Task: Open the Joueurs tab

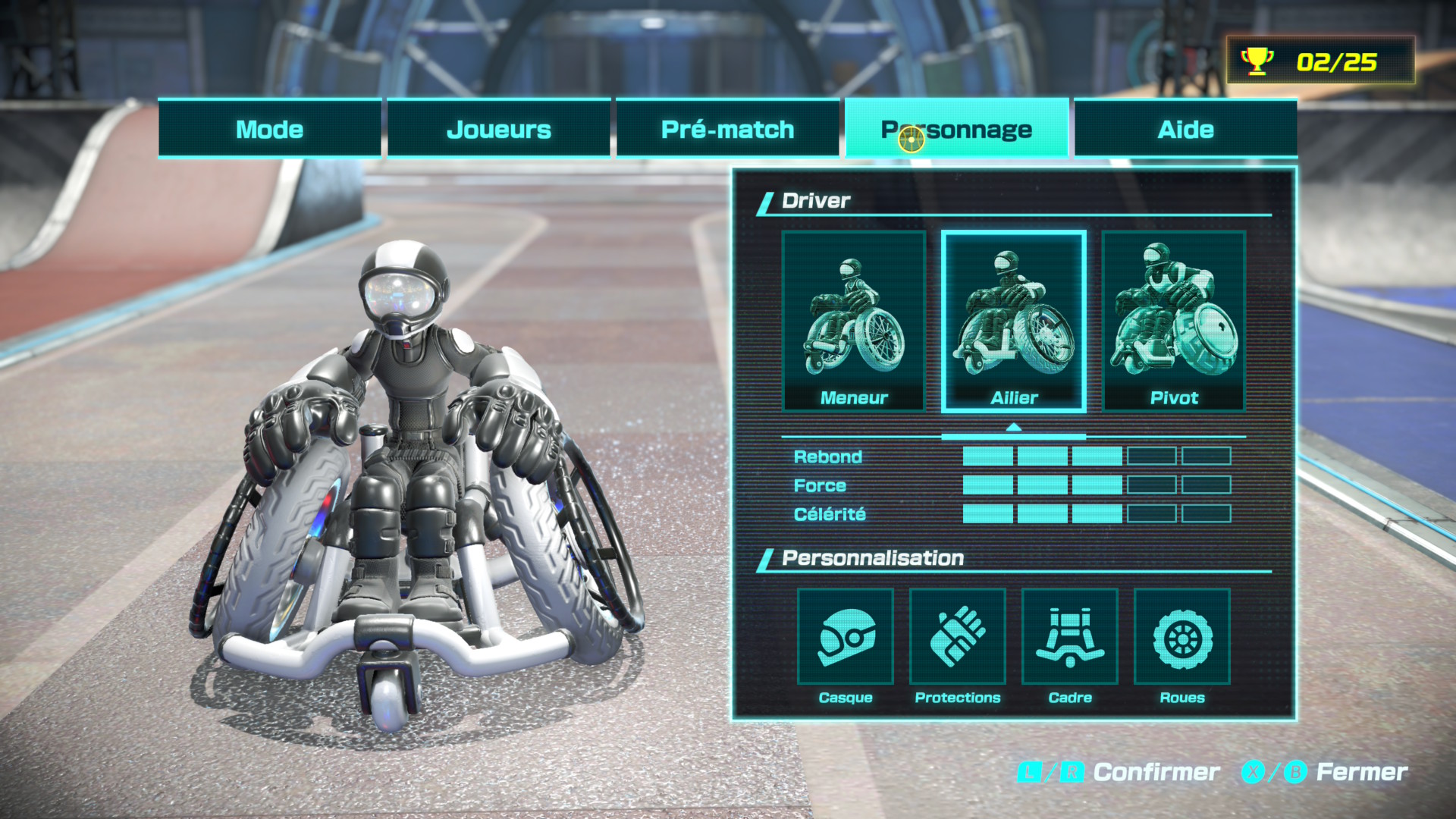Action: [498, 129]
